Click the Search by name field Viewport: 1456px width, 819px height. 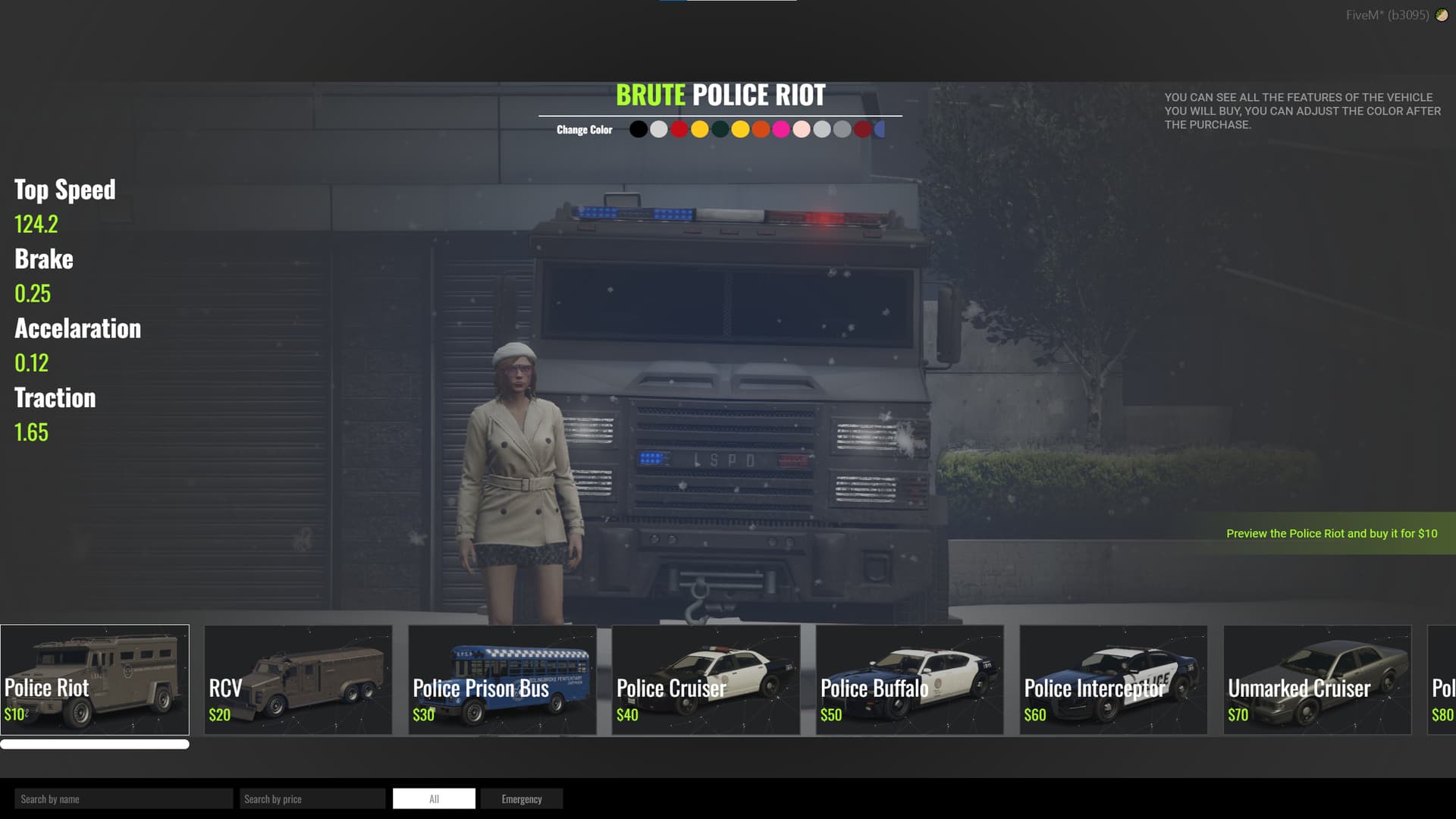pyautogui.click(x=124, y=799)
